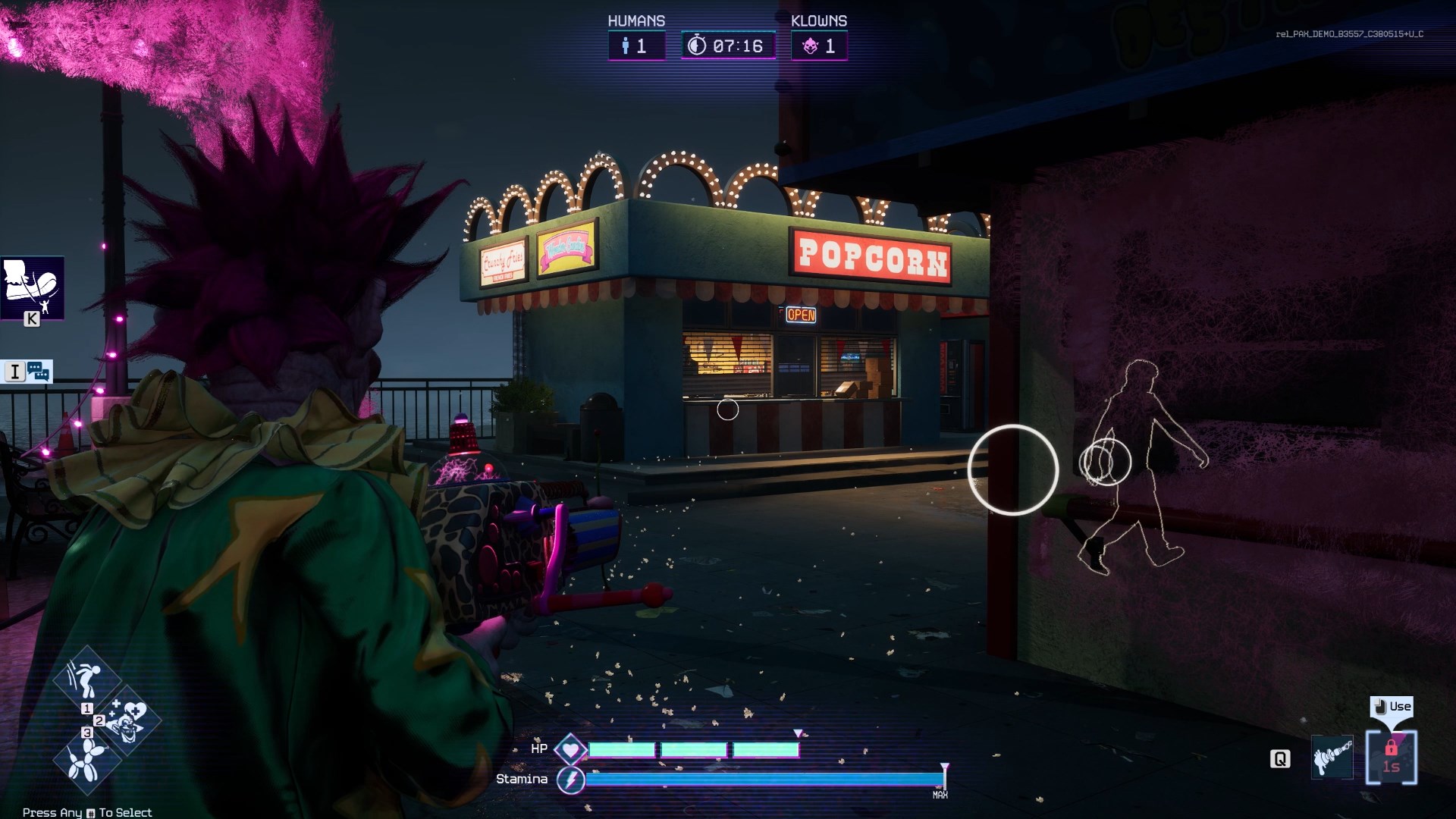Click the locked weapon slot on cooldown
1456x819 pixels.
point(1391,757)
